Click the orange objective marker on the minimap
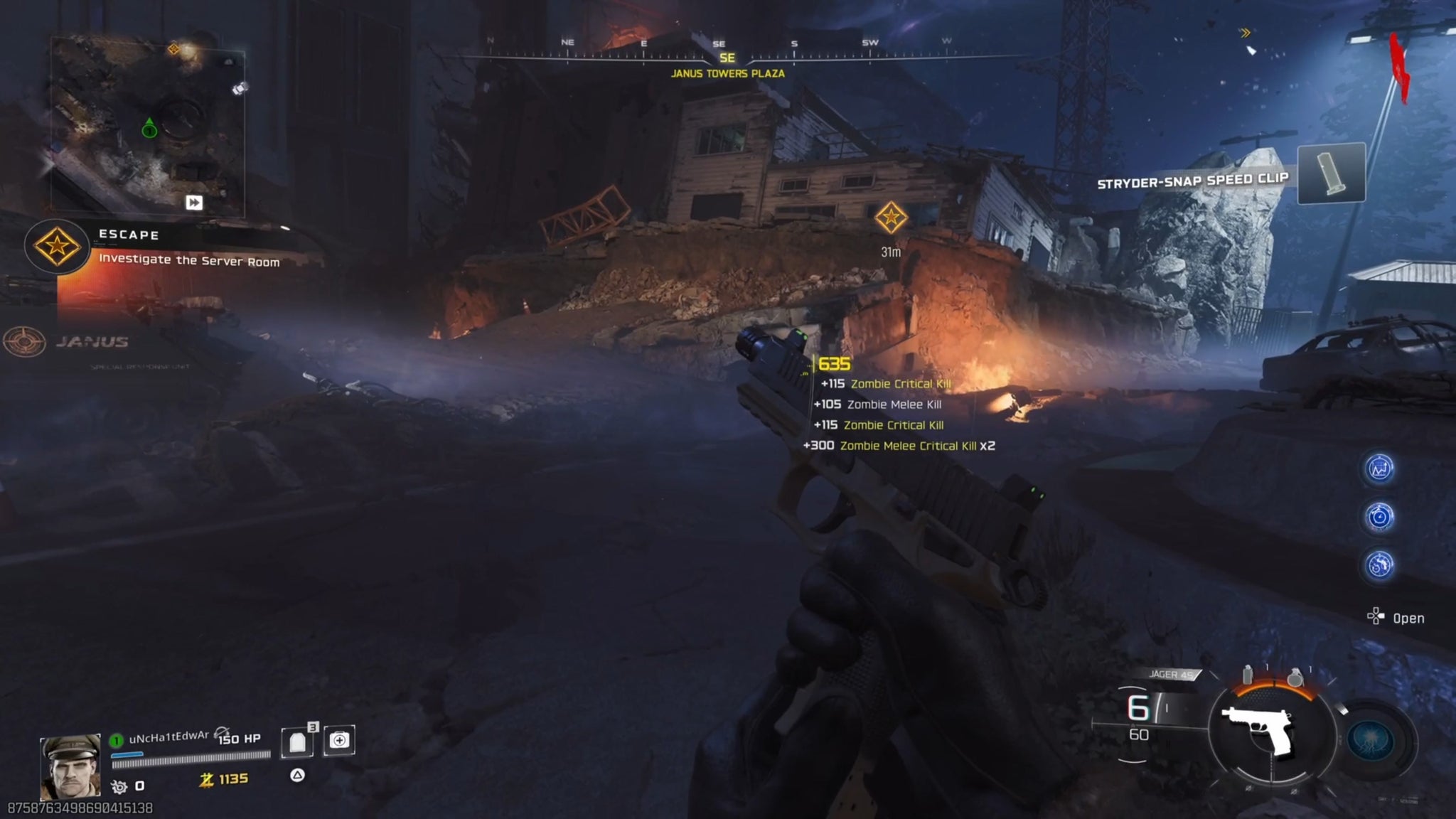The height and width of the screenshot is (819, 1456). click(x=173, y=49)
